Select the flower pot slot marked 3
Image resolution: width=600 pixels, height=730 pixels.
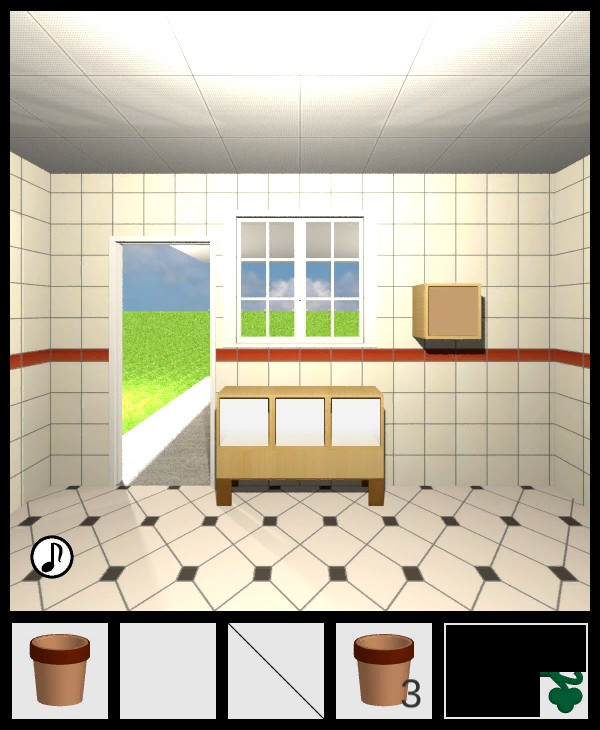pyautogui.click(x=384, y=671)
